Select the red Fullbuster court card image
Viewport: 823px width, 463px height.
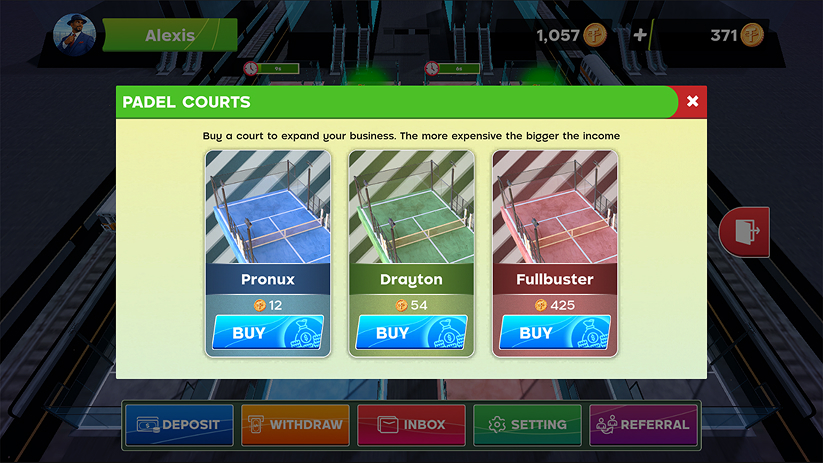[554, 207]
